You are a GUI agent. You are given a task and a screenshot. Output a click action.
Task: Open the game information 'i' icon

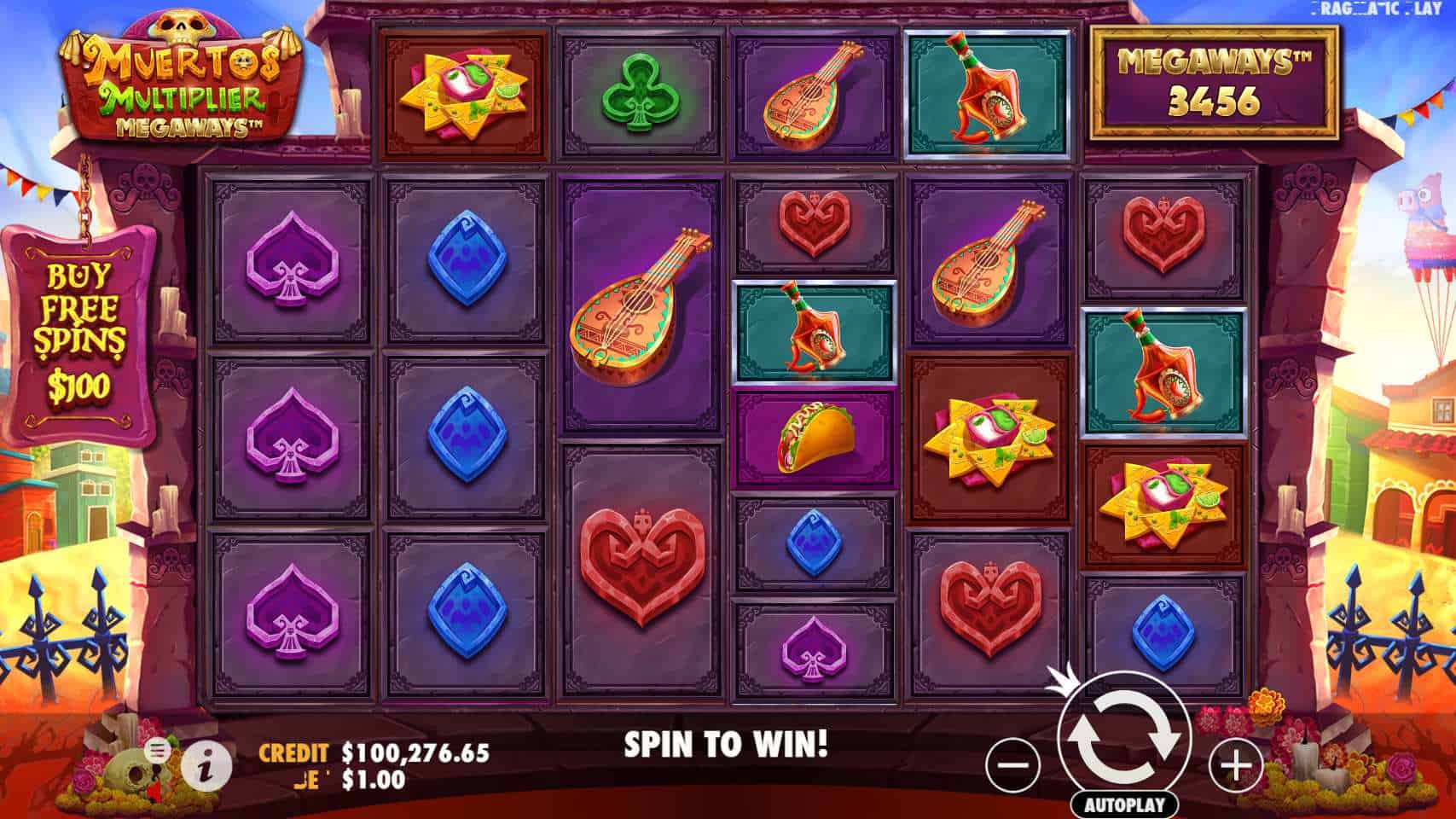(x=205, y=765)
